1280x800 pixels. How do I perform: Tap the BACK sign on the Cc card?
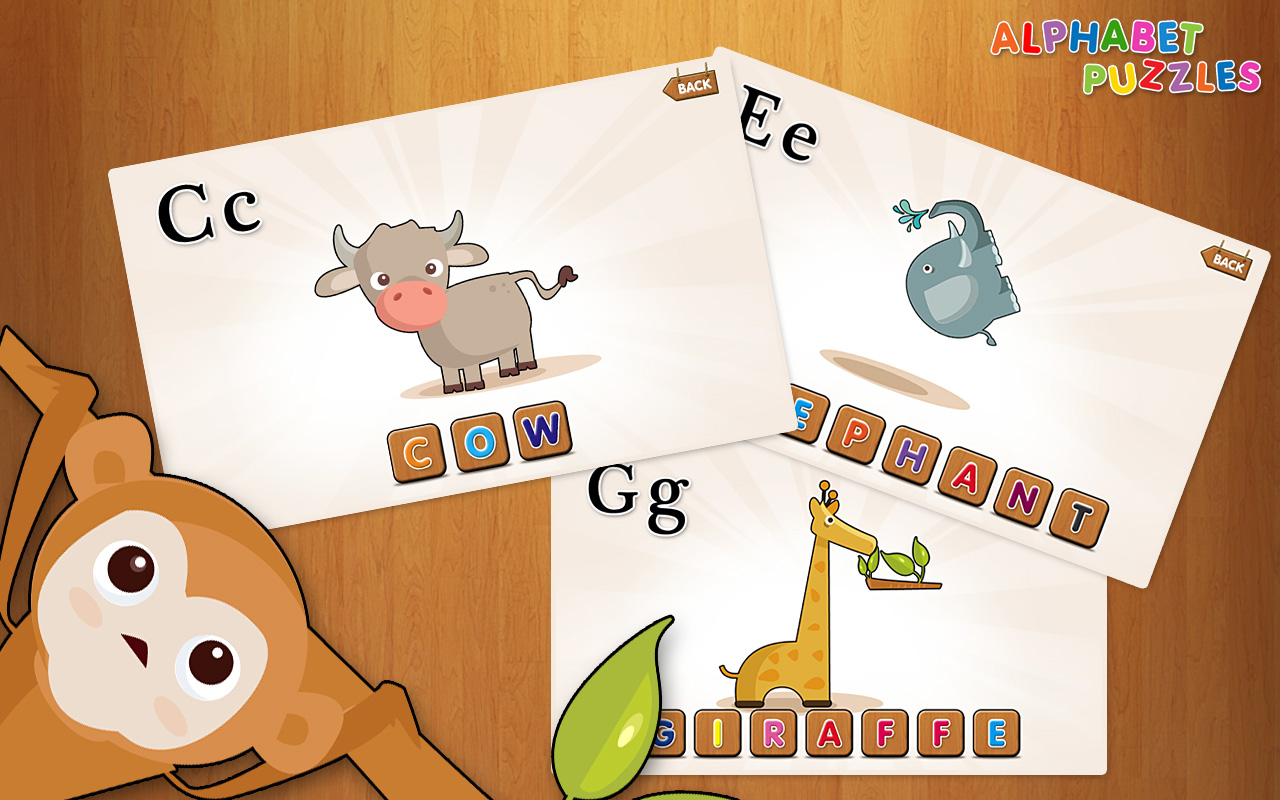click(690, 86)
